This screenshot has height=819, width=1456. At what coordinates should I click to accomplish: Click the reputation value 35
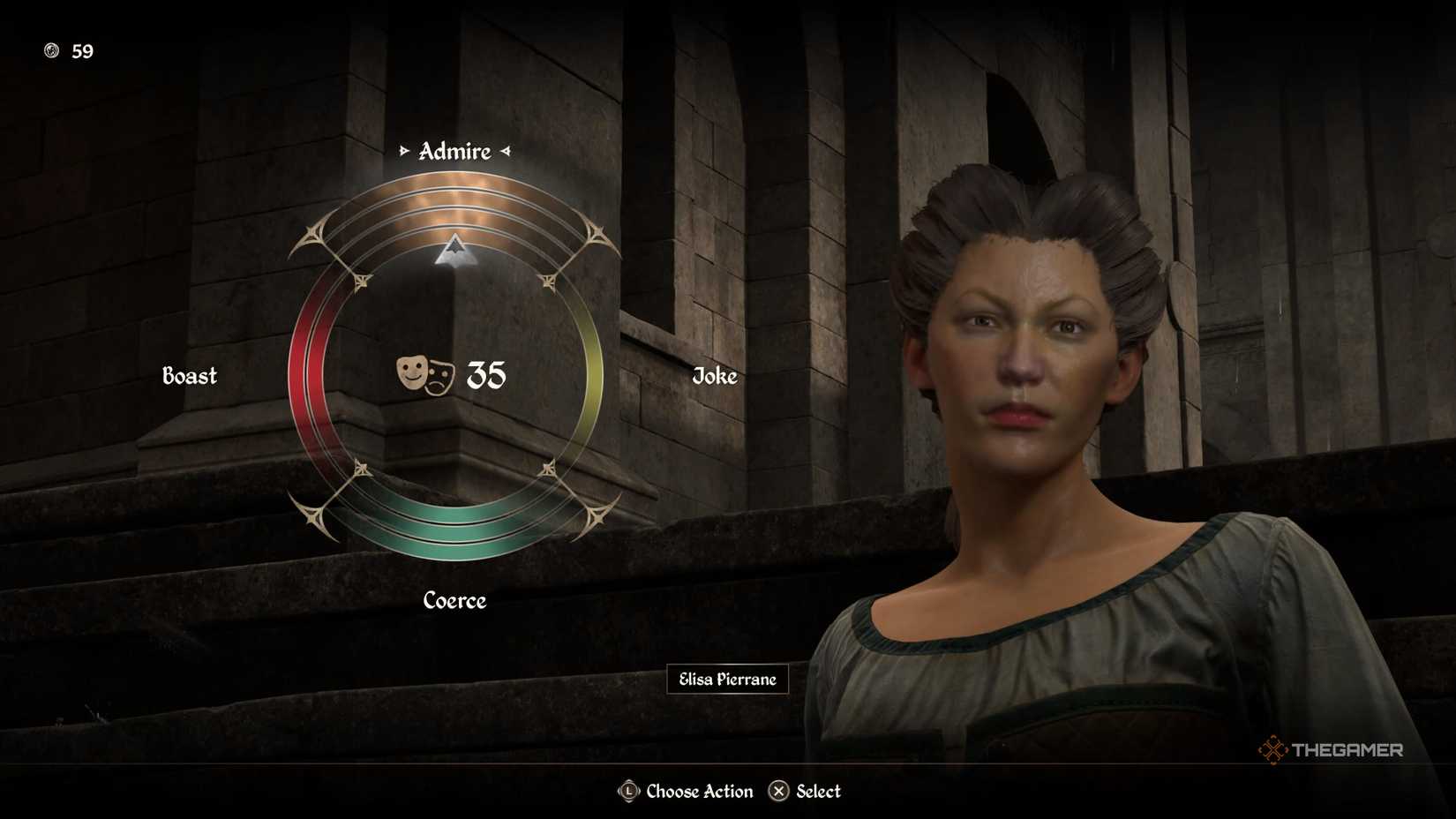click(484, 377)
